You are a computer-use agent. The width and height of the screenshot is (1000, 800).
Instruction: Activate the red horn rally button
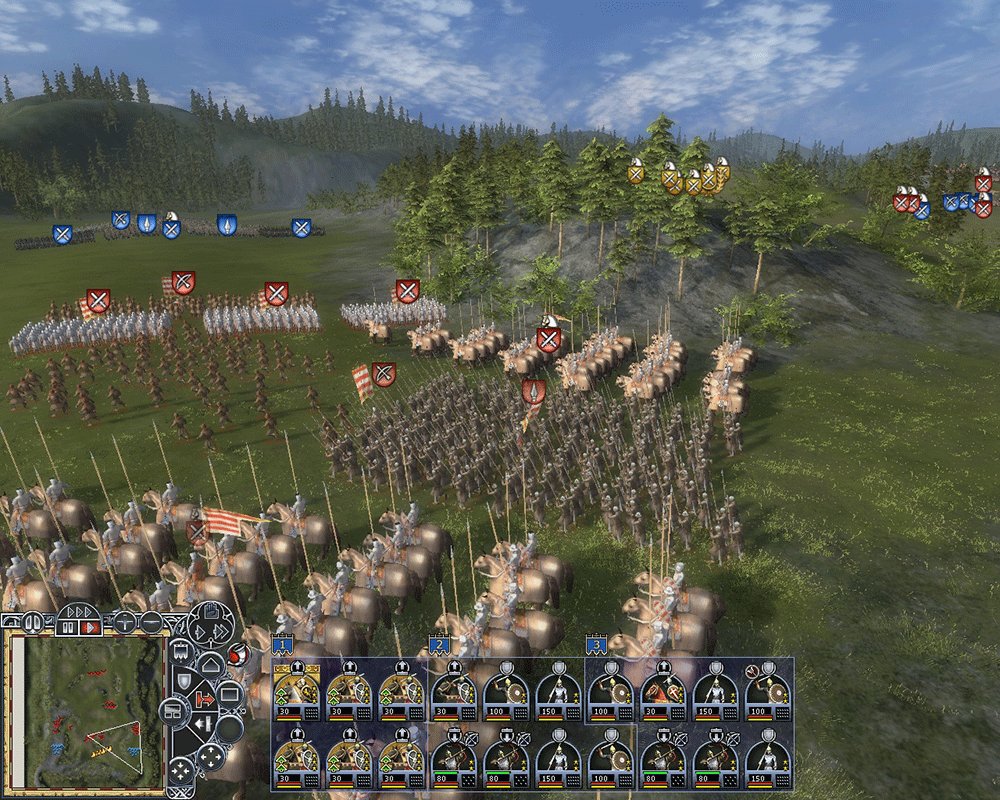[238, 655]
